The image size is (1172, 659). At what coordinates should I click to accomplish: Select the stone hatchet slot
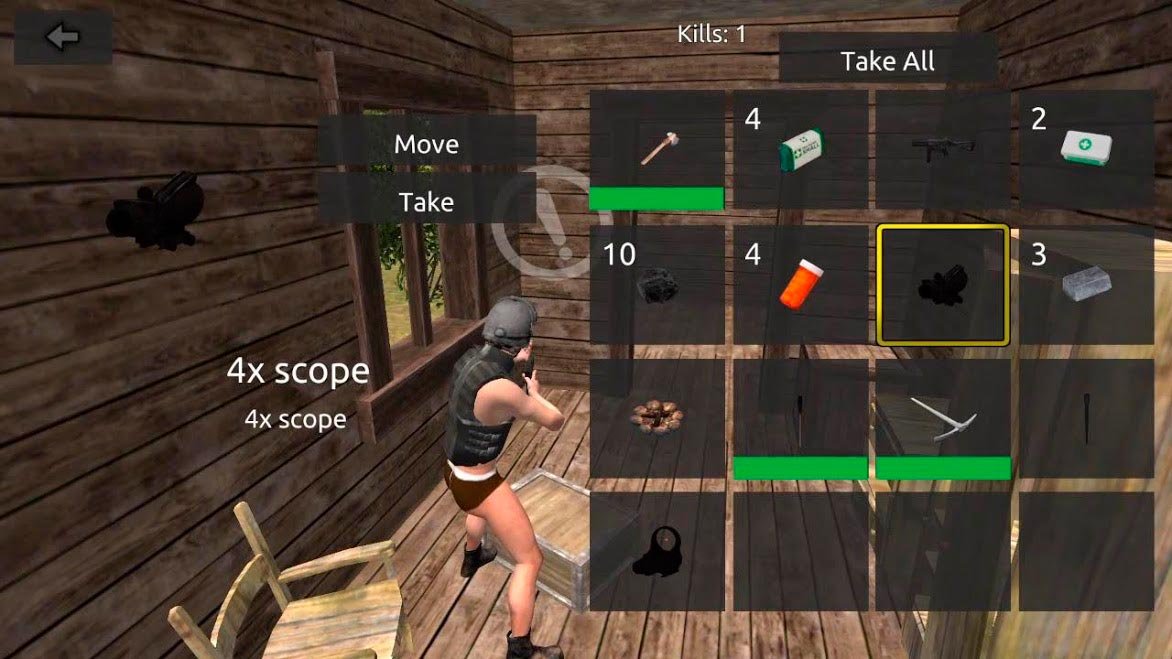tap(657, 150)
